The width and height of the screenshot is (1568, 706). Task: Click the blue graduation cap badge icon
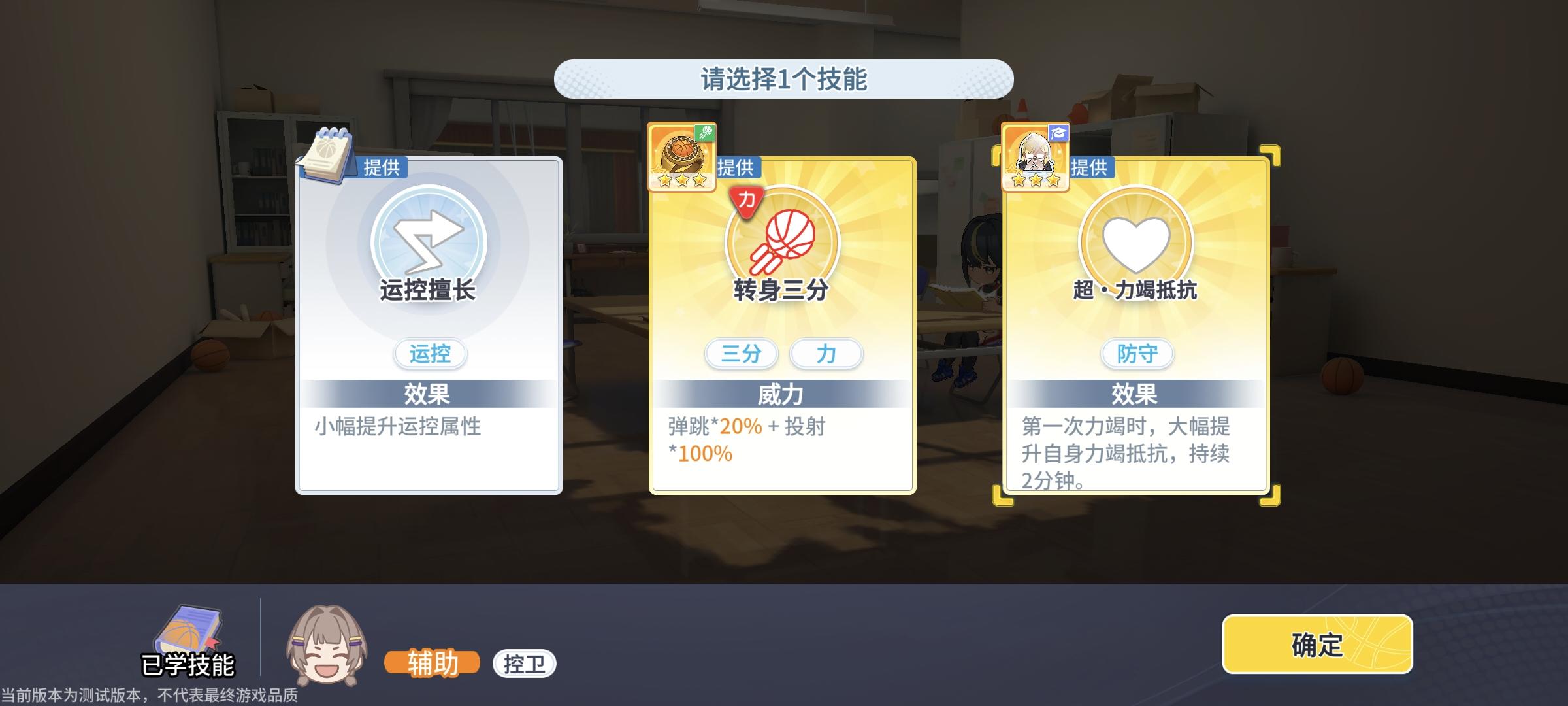pos(1058,133)
